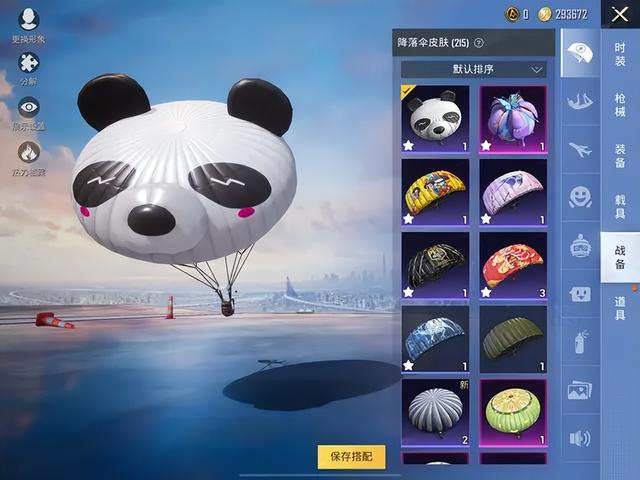This screenshot has width=640, height=480.
Task: Go to the 道具 tab
Action: pyautogui.click(x=620, y=308)
